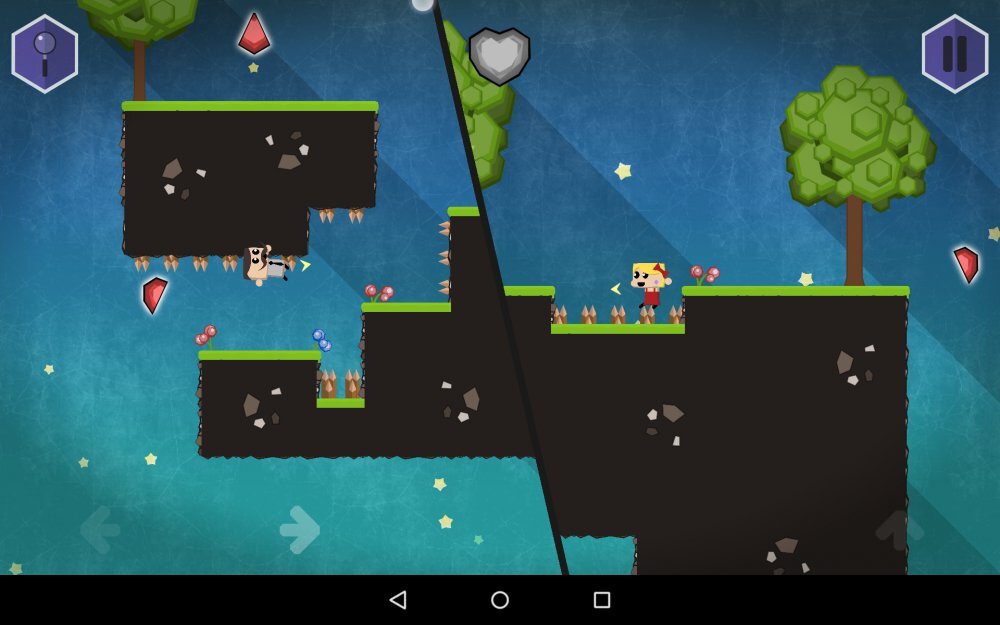
Task: Open Android recent apps square button
Action: click(602, 600)
